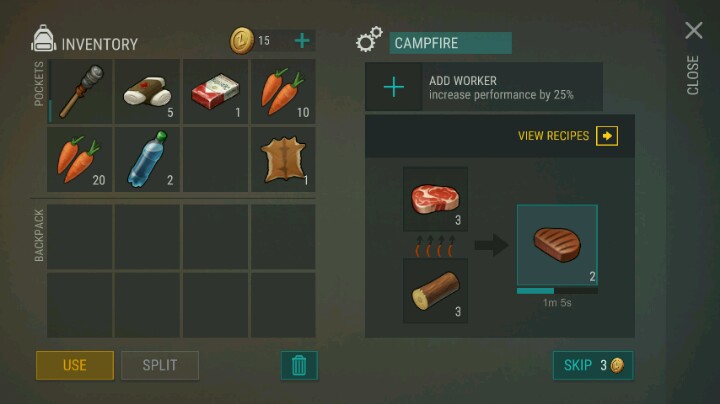
Task: Select the bandages stack of 5
Action: point(147,91)
